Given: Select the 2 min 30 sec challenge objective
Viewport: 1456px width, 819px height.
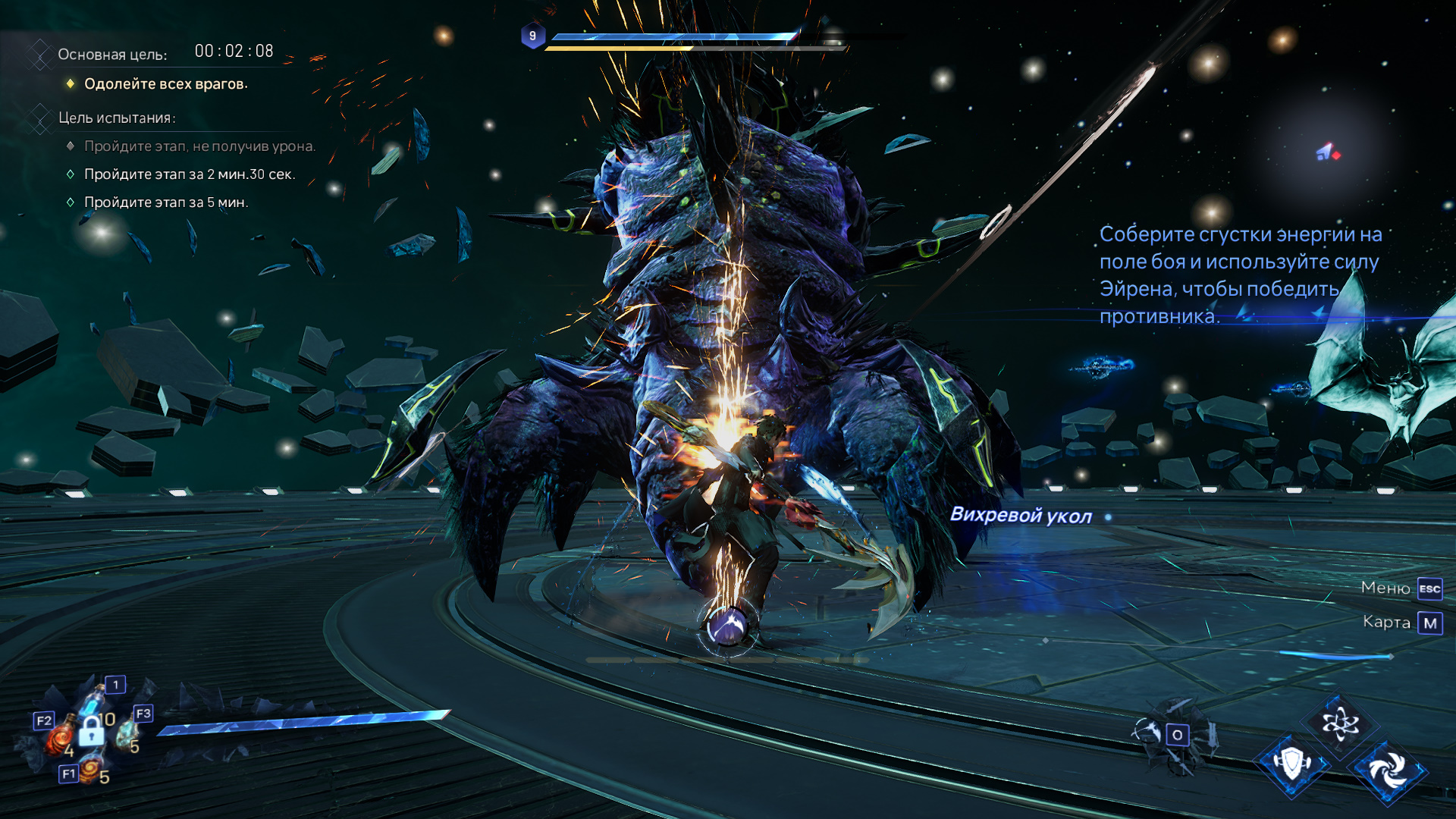Looking at the screenshot, I should coord(190,174).
